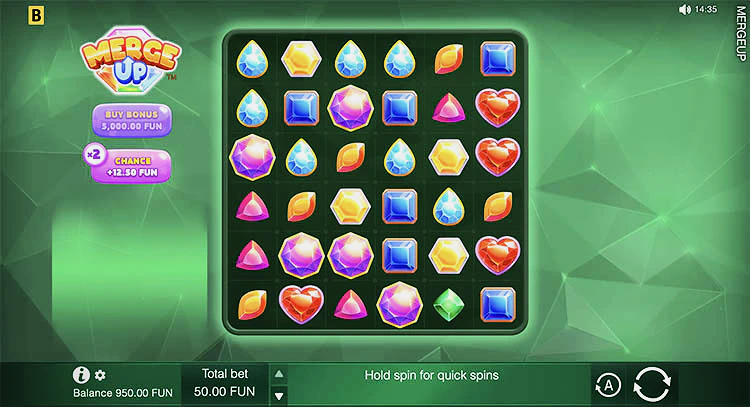Activate the x2 Chance feature

[x=131, y=165]
